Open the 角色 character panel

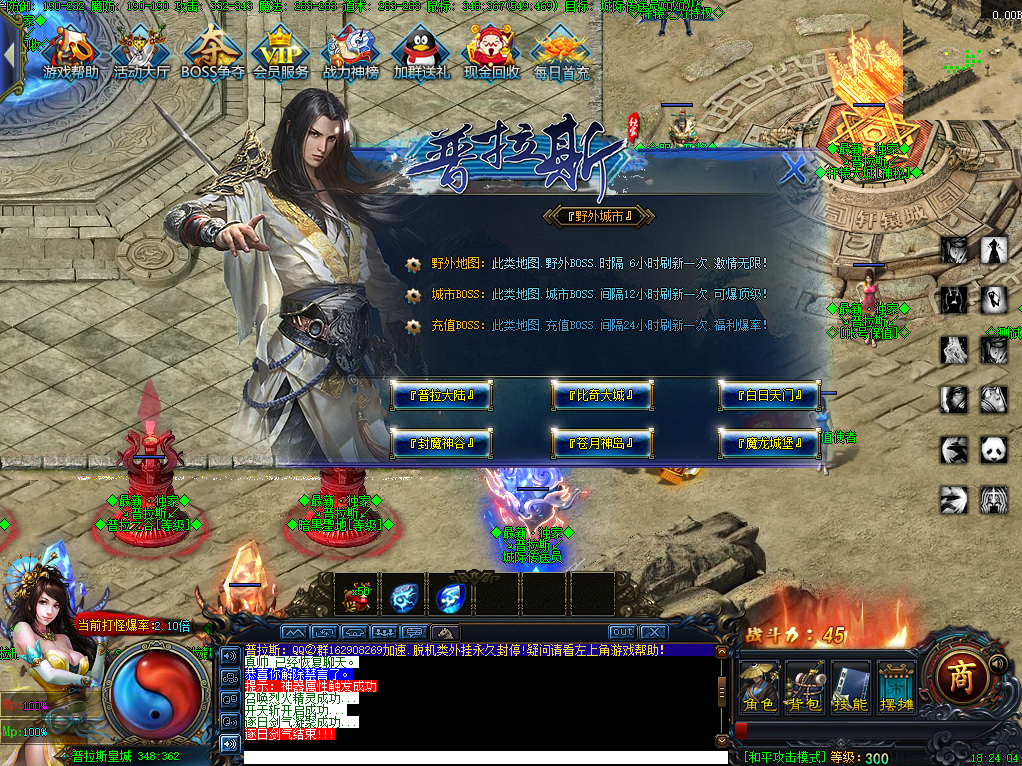[759, 686]
